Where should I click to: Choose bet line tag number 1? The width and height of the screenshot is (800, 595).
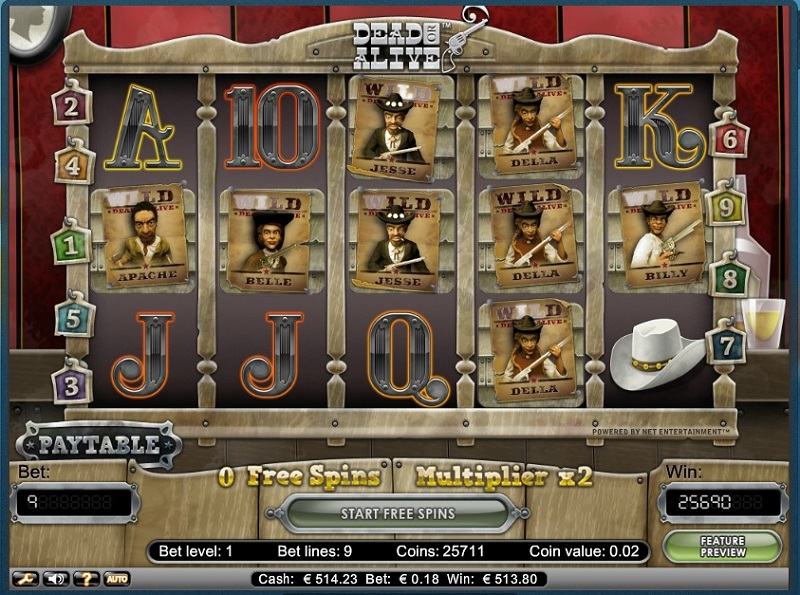point(71,243)
